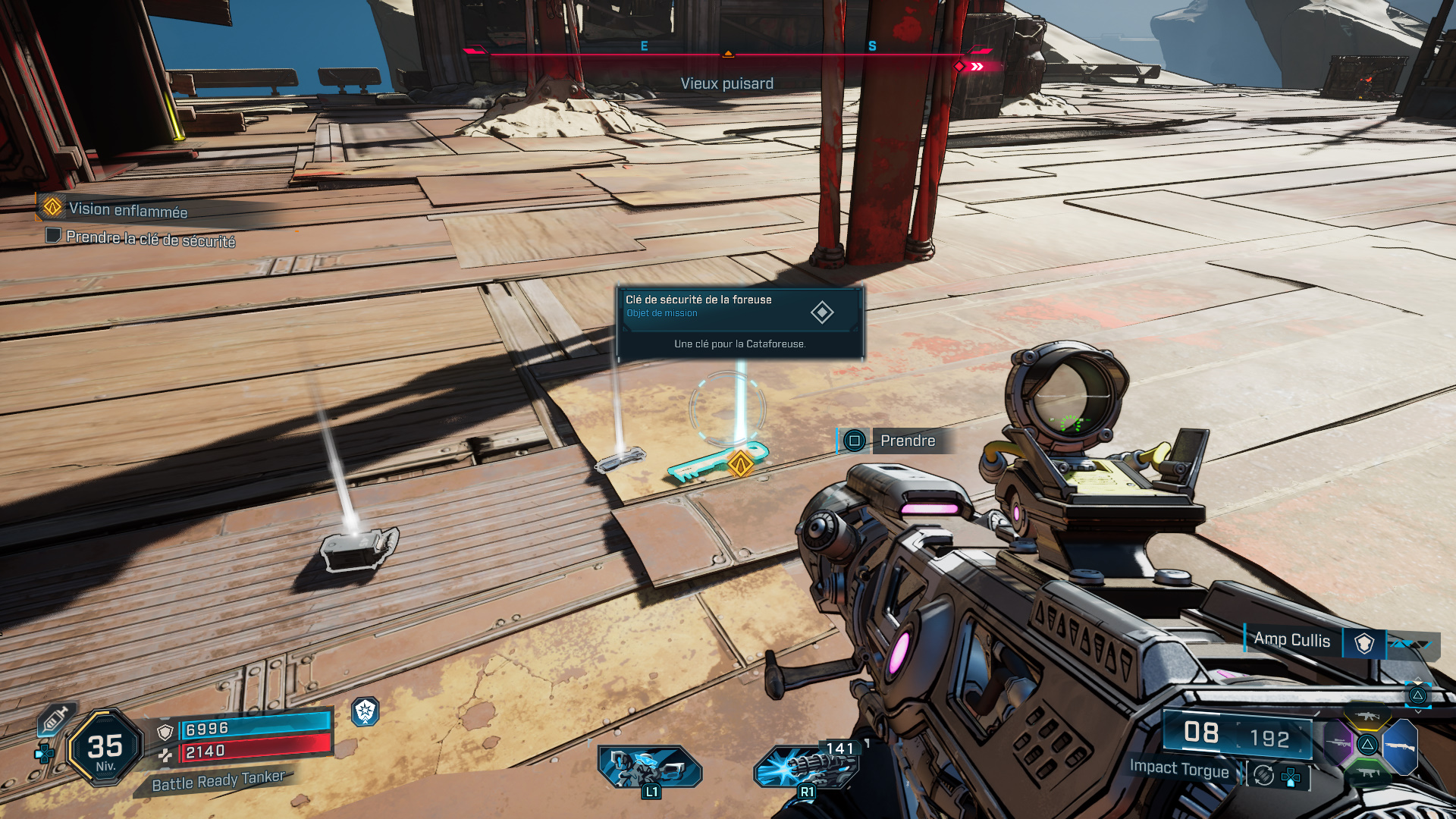Use the repair kit syringe icon
Viewport: 1456px width, 819px height.
[x=55, y=718]
